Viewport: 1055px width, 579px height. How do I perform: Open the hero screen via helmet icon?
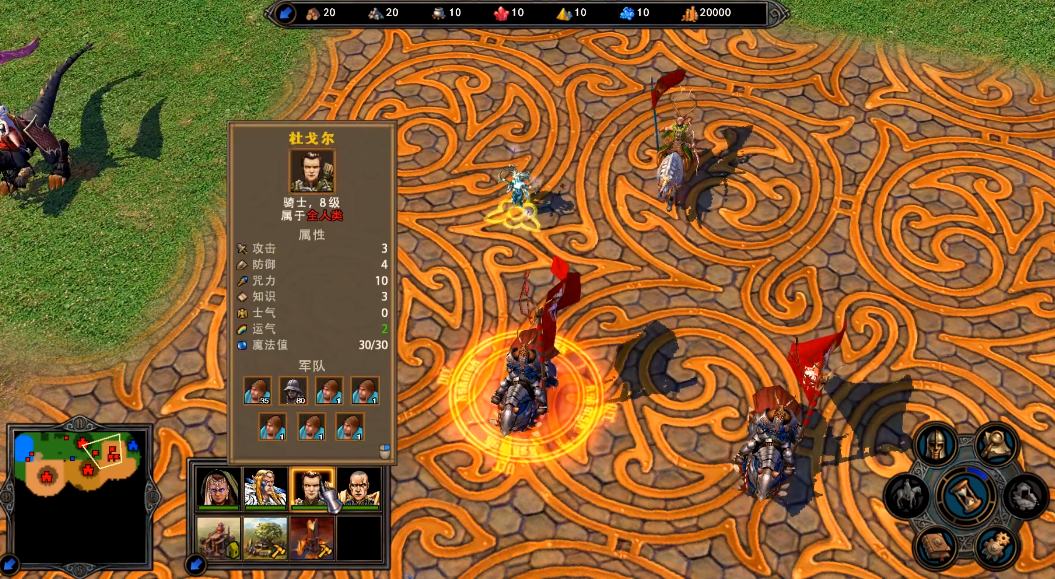coord(936,444)
